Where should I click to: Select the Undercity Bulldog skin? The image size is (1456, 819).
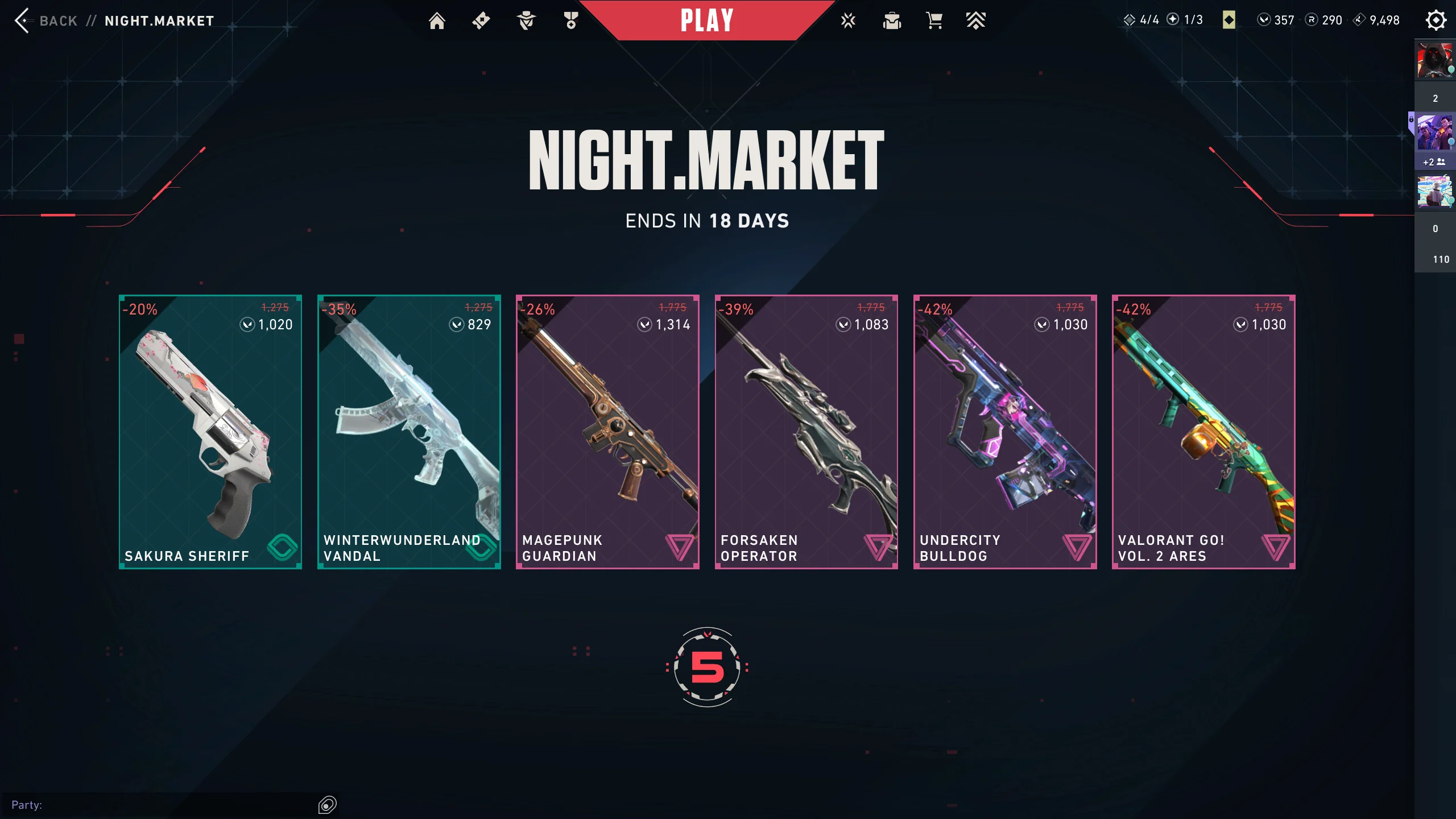click(x=1004, y=432)
